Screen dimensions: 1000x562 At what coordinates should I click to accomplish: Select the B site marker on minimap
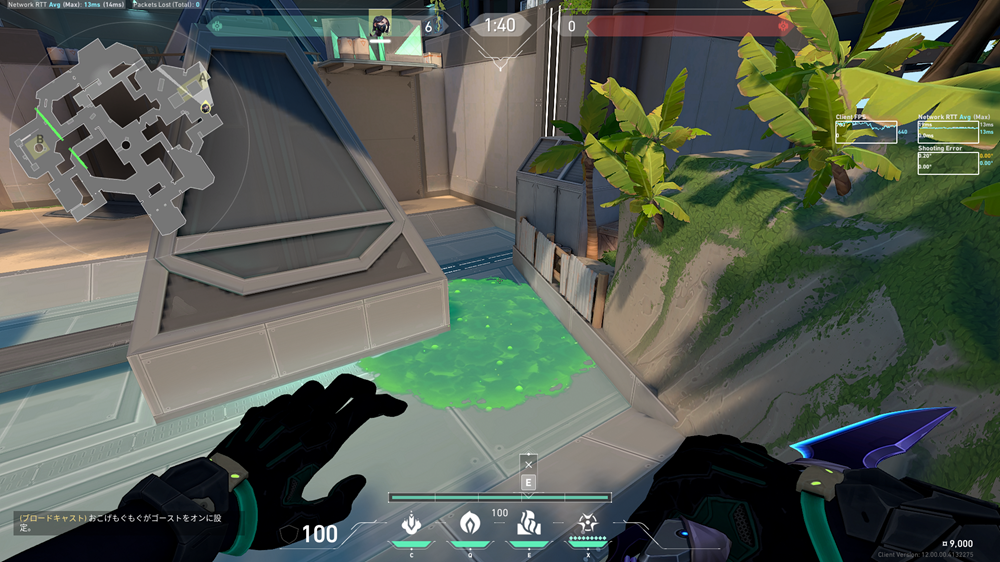(x=40, y=141)
